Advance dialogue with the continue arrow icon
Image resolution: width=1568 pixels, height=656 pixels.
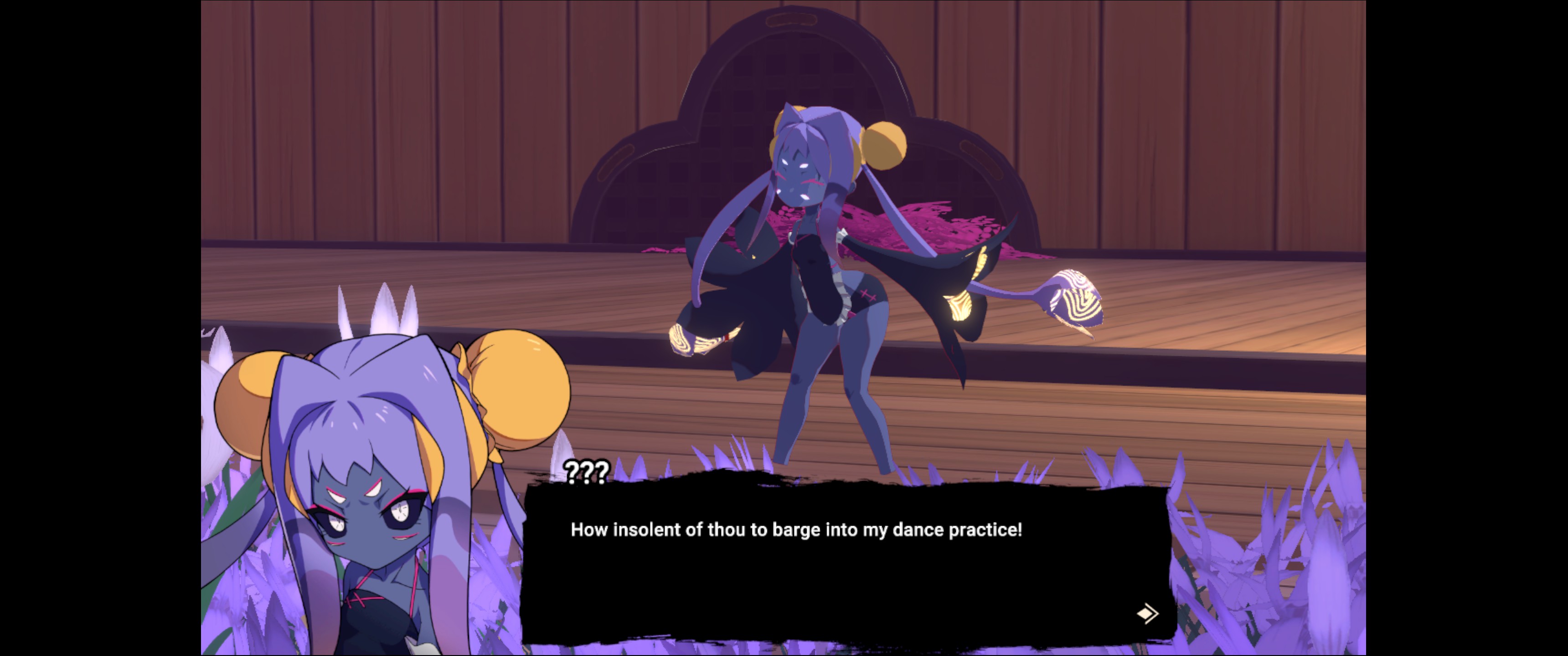tap(1147, 613)
